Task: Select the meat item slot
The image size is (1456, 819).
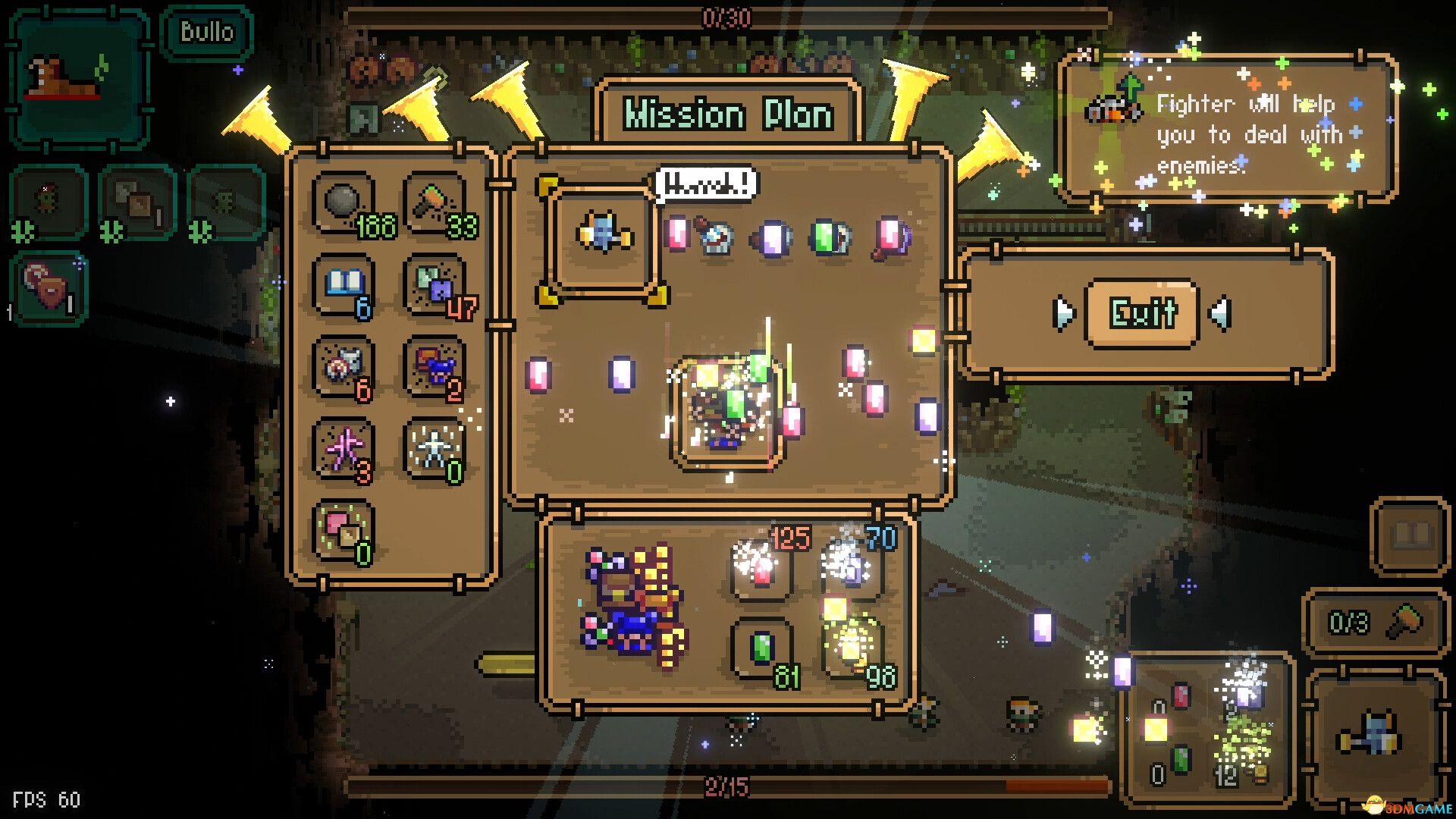Action: coord(49,288)
